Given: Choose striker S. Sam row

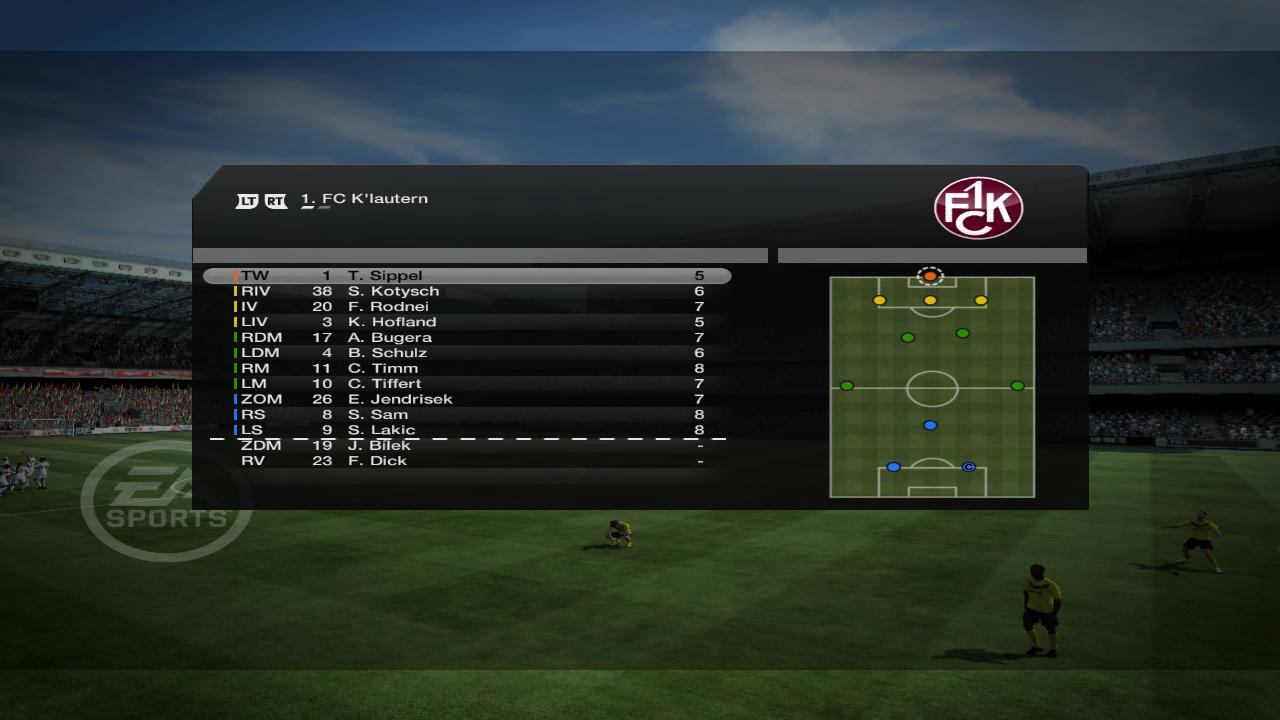Looking at the screenshot, I should [x=467, y=415].
